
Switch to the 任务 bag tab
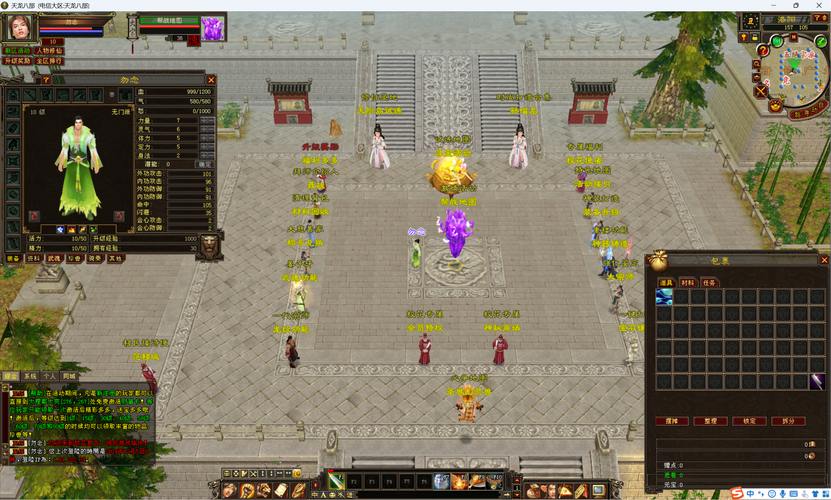[x=708, y=283]
